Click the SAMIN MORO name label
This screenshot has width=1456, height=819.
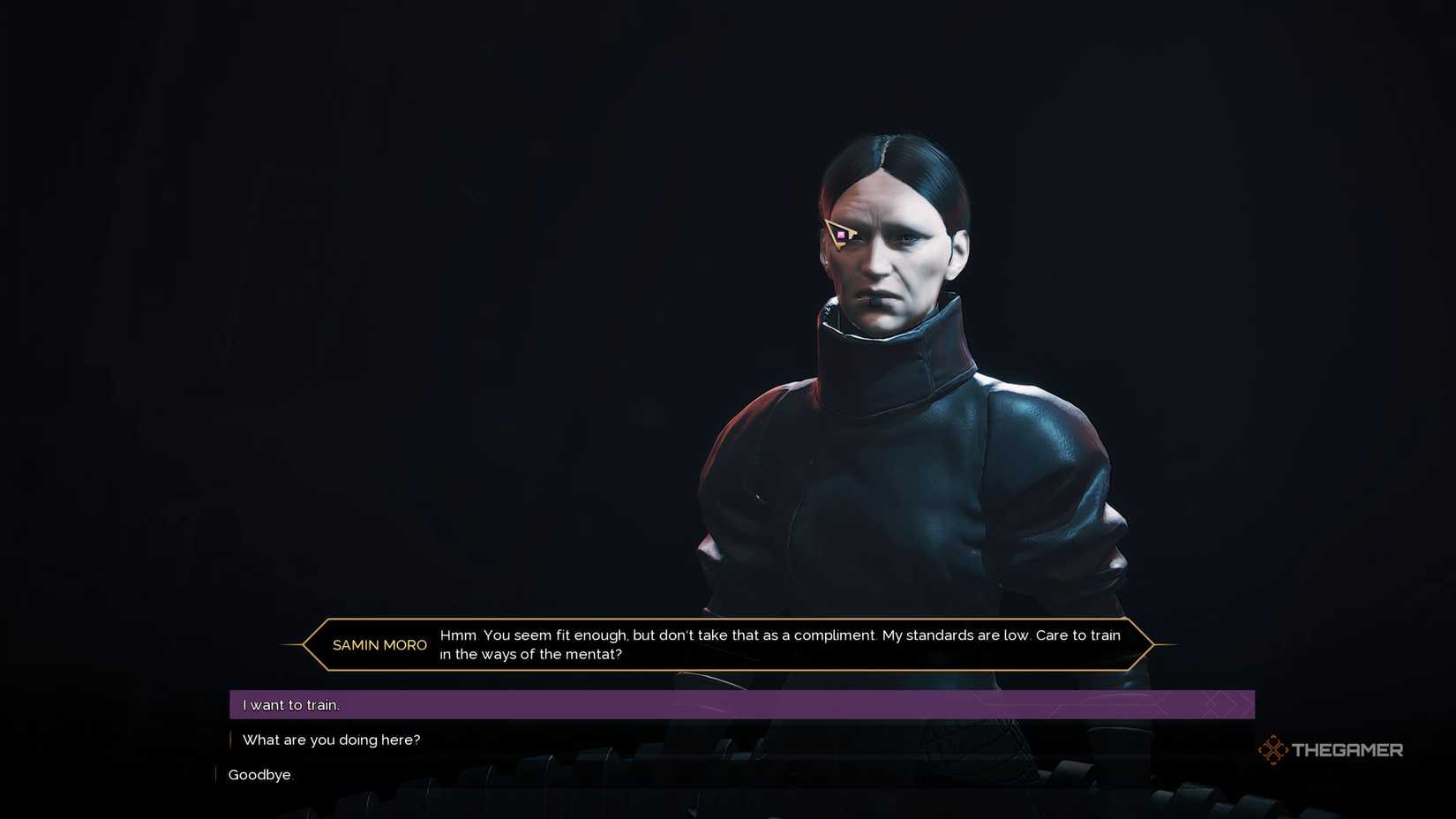pyautogui.click(x=379, y=645)
